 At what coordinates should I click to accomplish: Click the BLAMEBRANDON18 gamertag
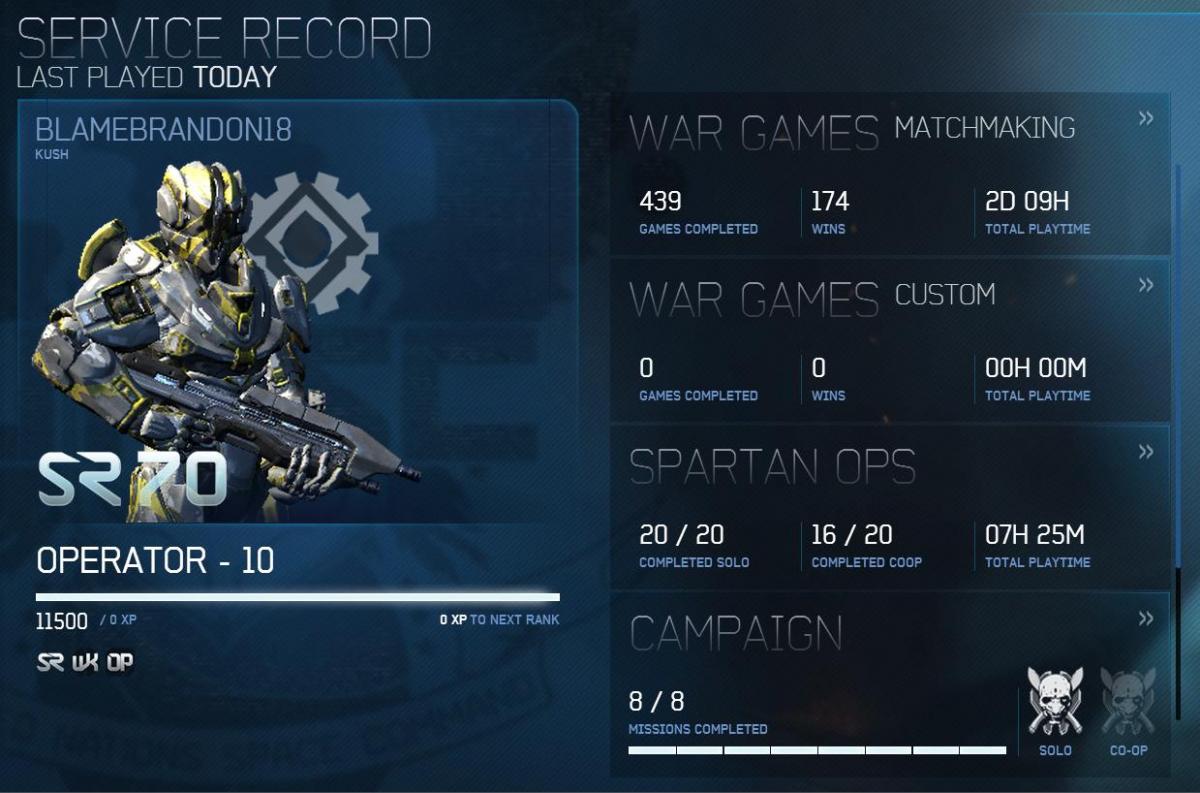pos(163,130)
